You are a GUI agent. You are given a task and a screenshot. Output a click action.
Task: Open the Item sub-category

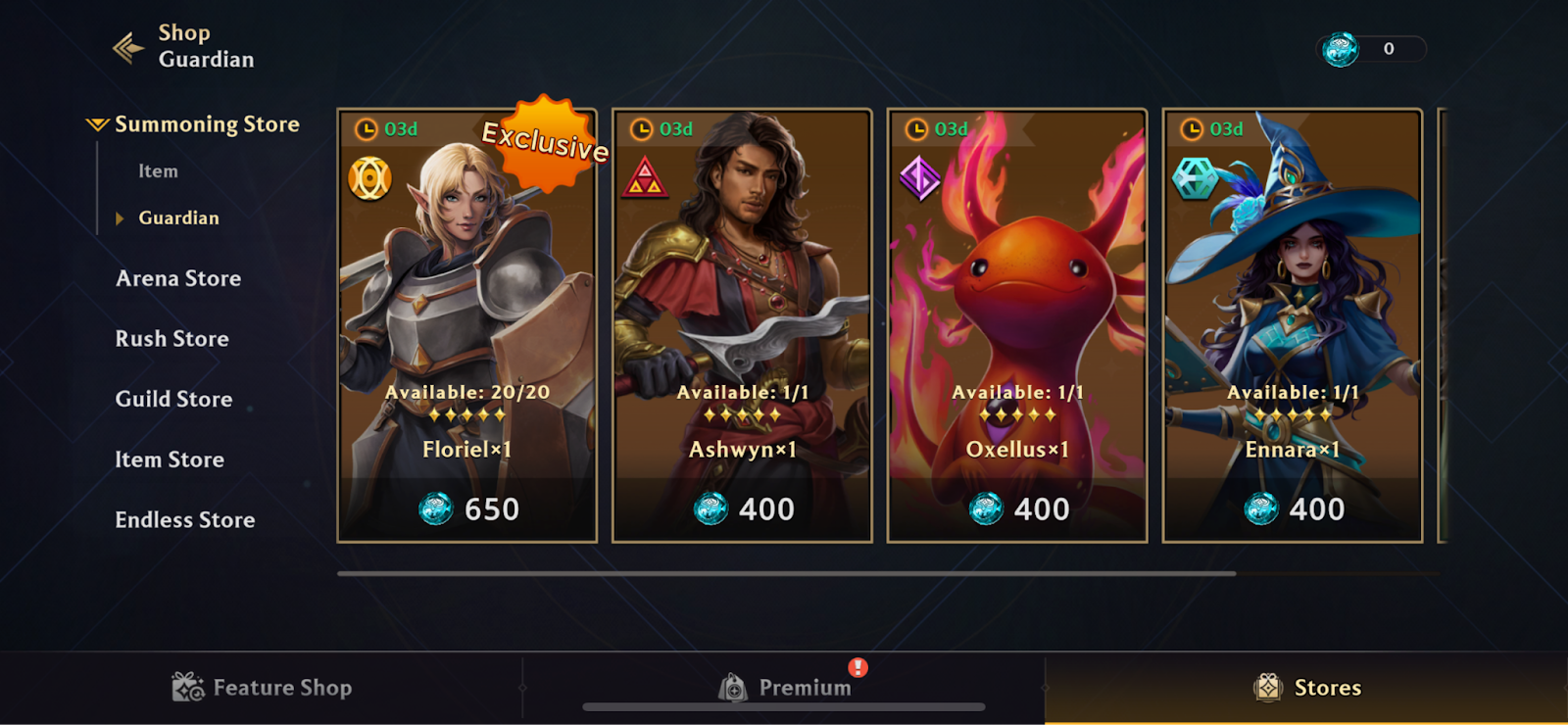pyautogui.click(x=158, y=171)
